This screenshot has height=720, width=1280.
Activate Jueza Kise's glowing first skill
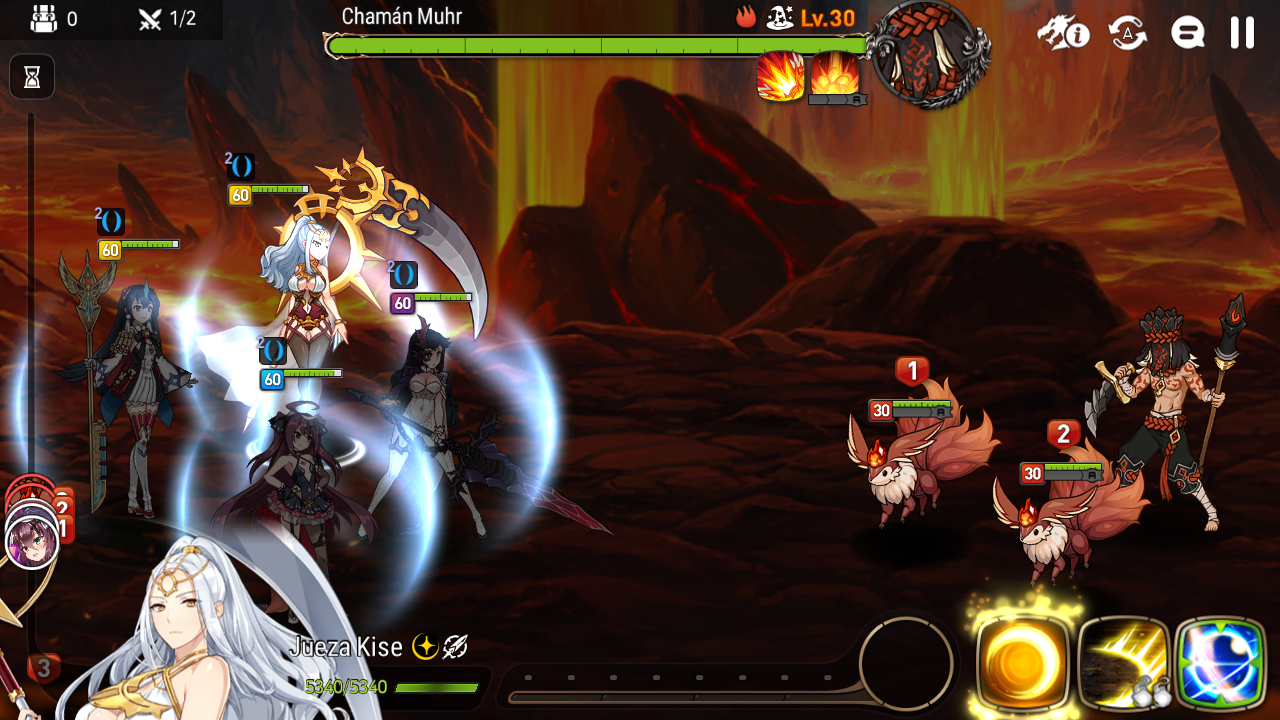click(1022, 663)
